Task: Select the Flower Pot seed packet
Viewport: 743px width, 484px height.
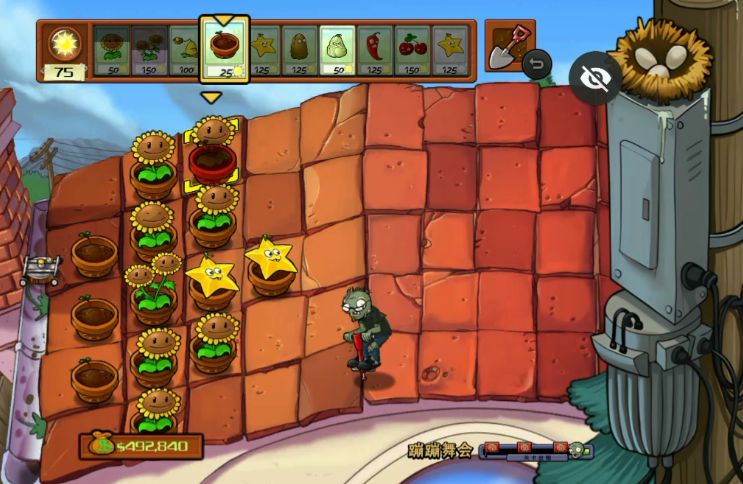Action: click(224, 50)
